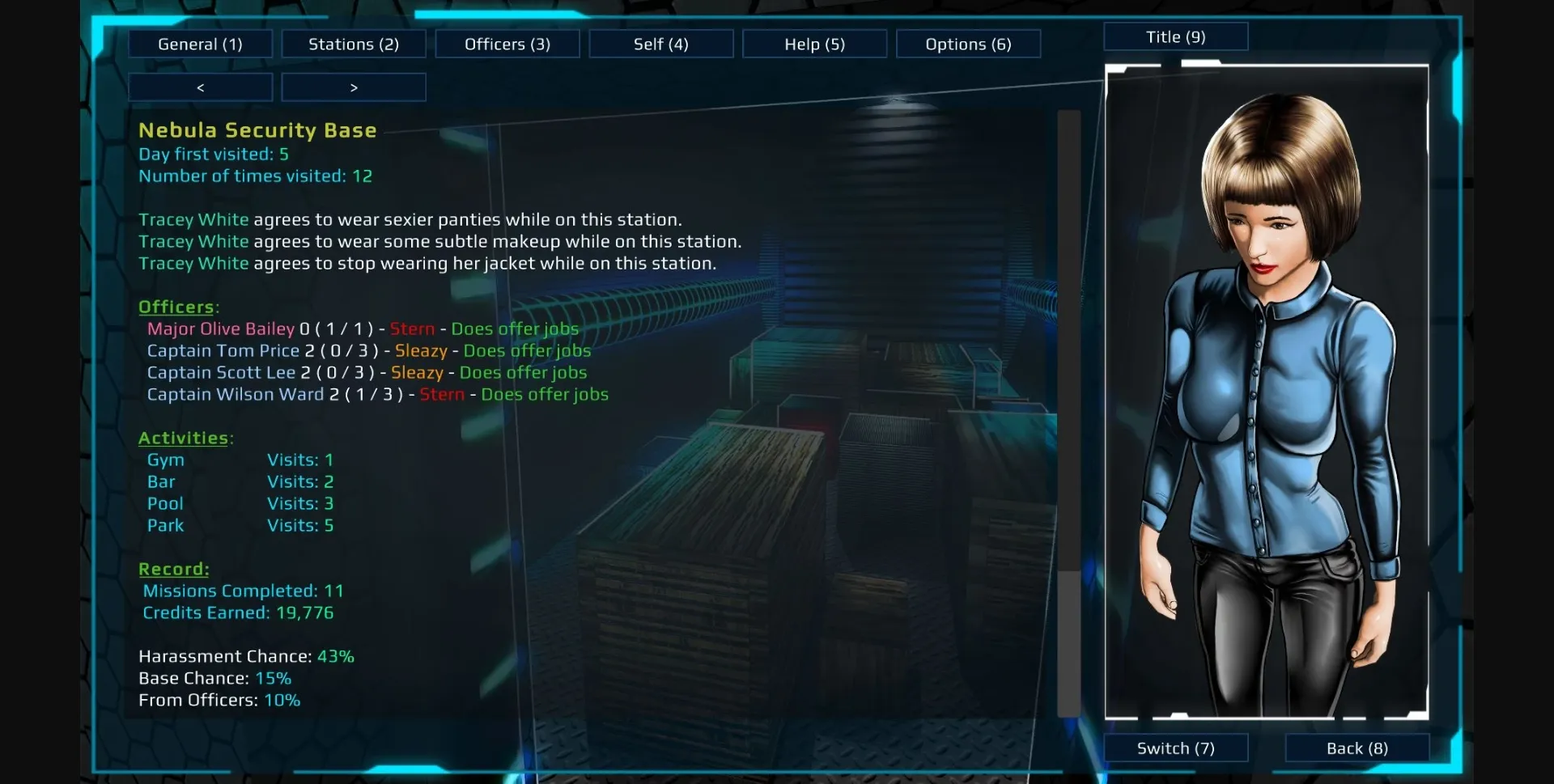Select Major Olive Bailey's name
This screenshot has width=1554, height=784.
[x=220, y=328]
